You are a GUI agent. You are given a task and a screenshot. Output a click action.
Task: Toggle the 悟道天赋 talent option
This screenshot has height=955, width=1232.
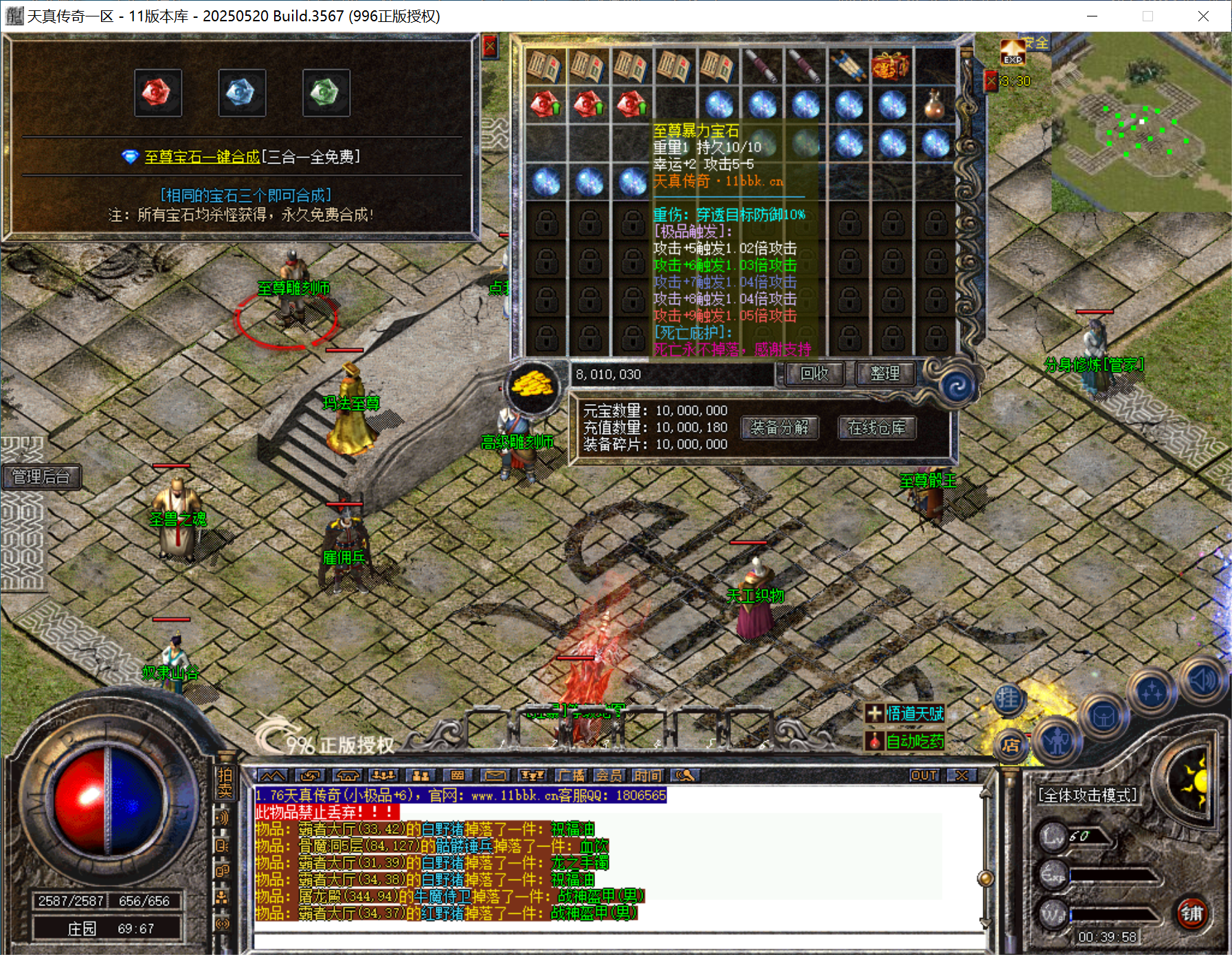click(907, 715)
